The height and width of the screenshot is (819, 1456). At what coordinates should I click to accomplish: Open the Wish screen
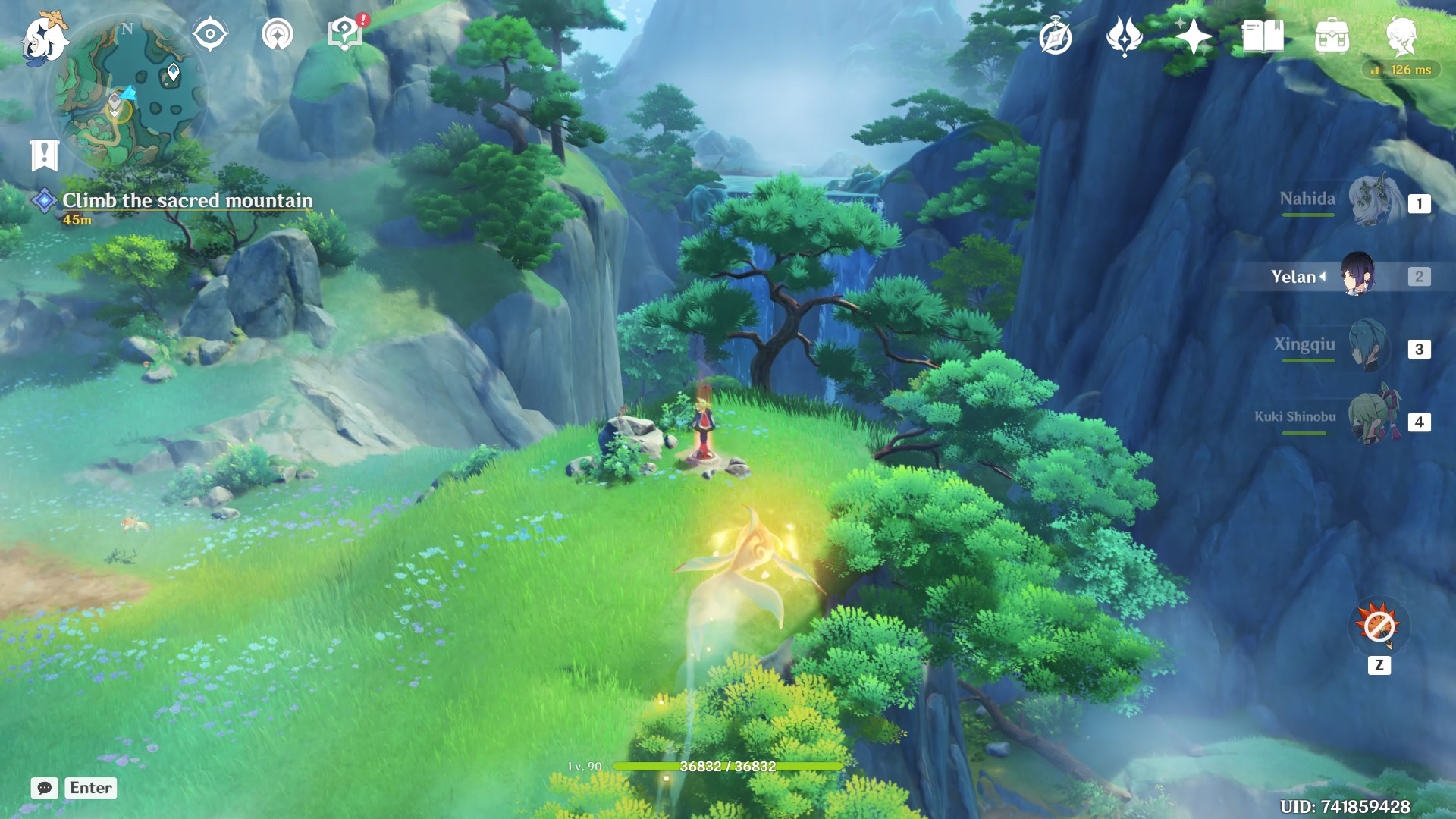[x=1194, y=36]
